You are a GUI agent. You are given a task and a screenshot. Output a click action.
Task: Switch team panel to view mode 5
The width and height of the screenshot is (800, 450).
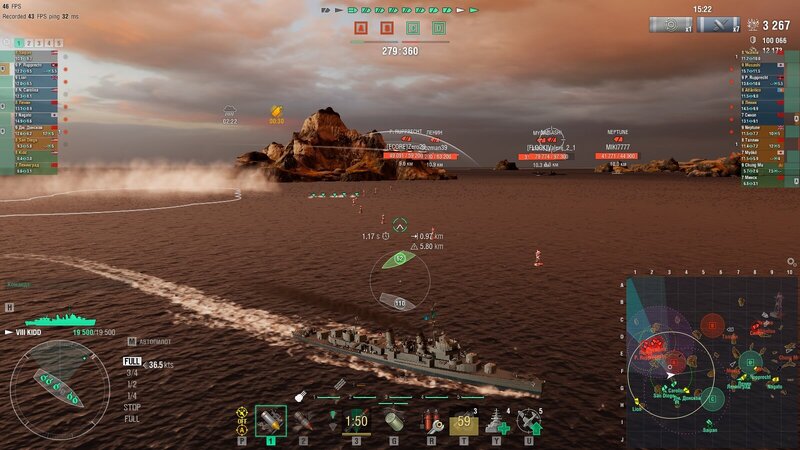click(x=58, y=43)
